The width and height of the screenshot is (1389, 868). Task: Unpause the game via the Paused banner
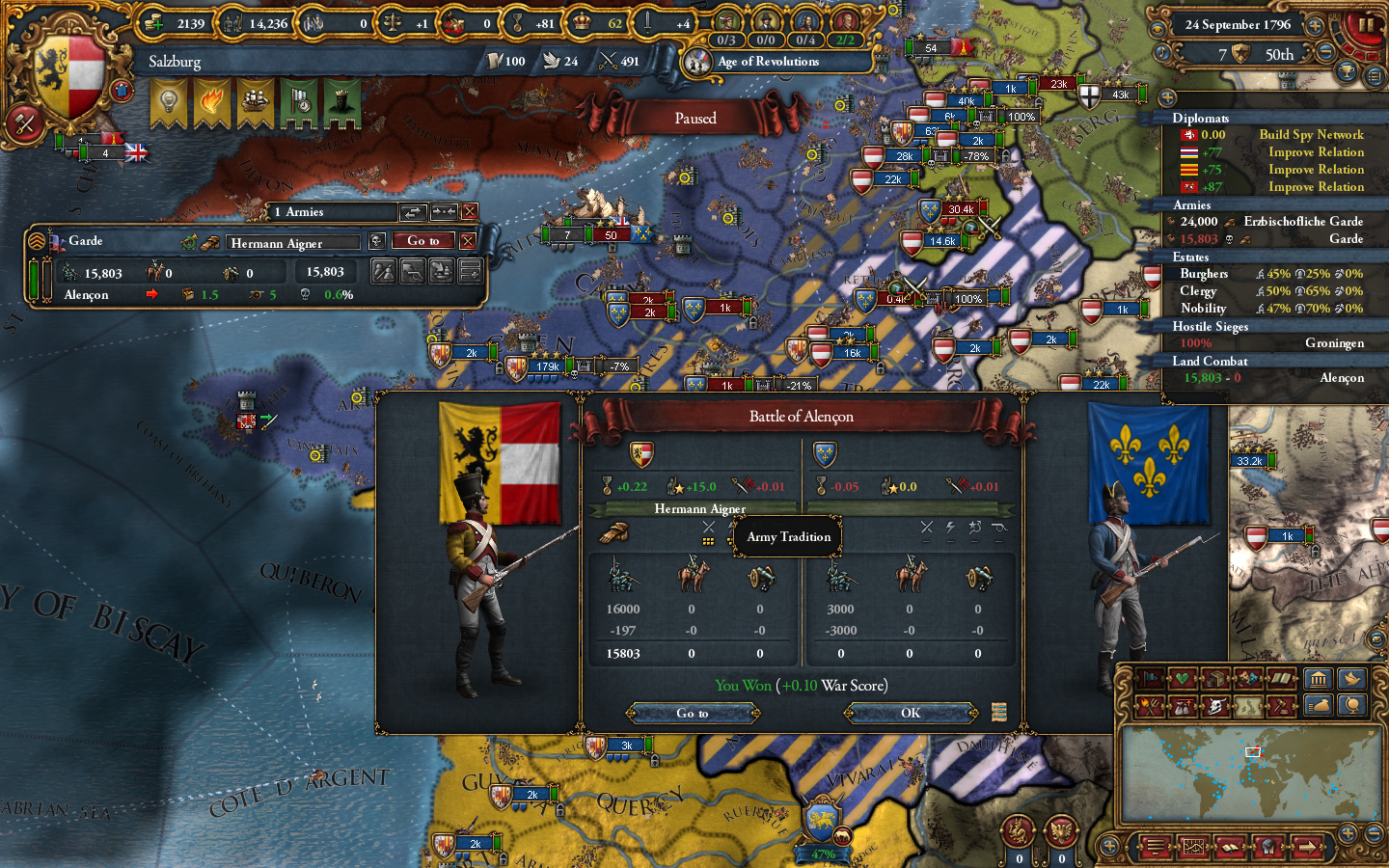(x=696, y=118)
